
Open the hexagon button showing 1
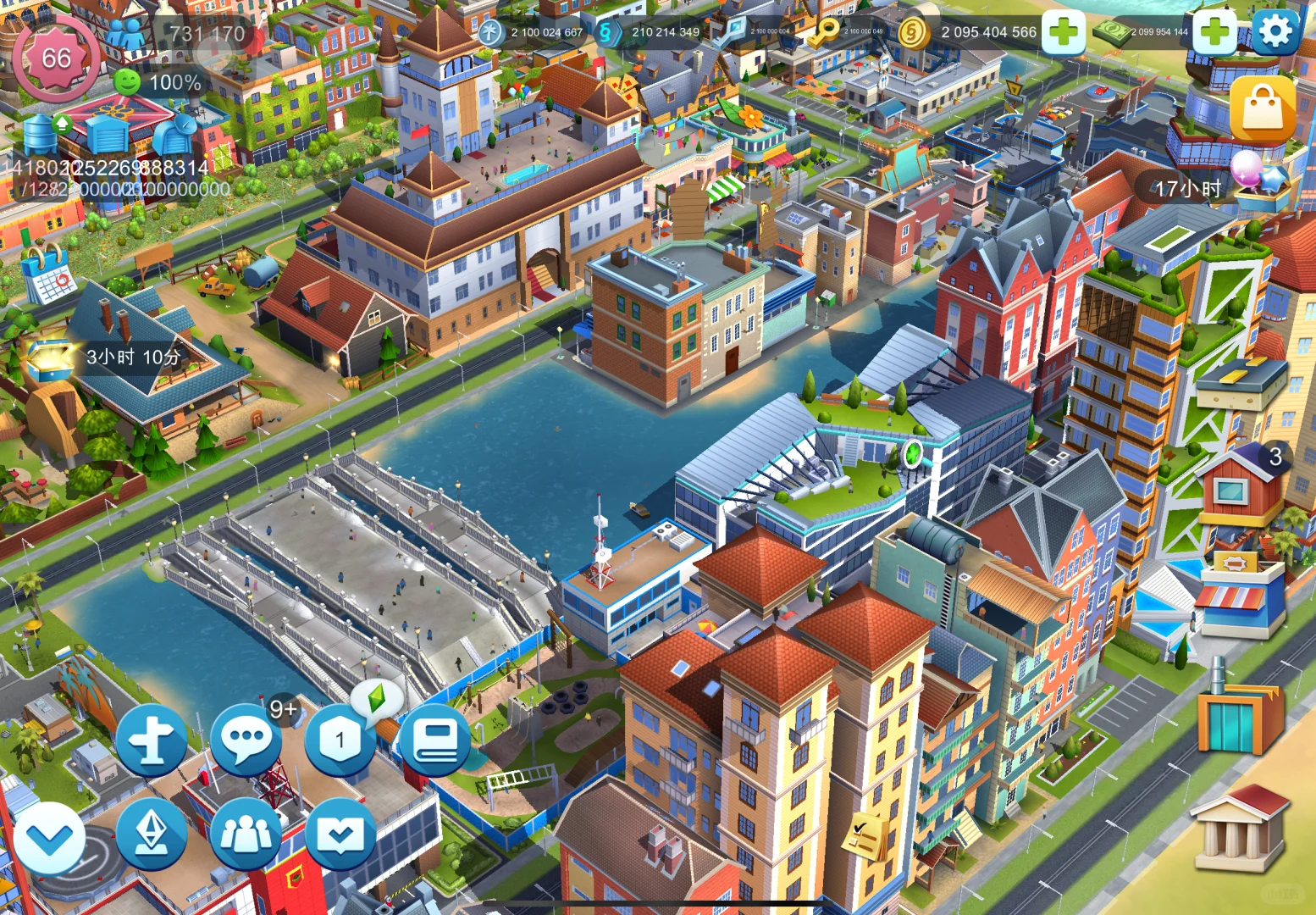[x=340, y=740]
